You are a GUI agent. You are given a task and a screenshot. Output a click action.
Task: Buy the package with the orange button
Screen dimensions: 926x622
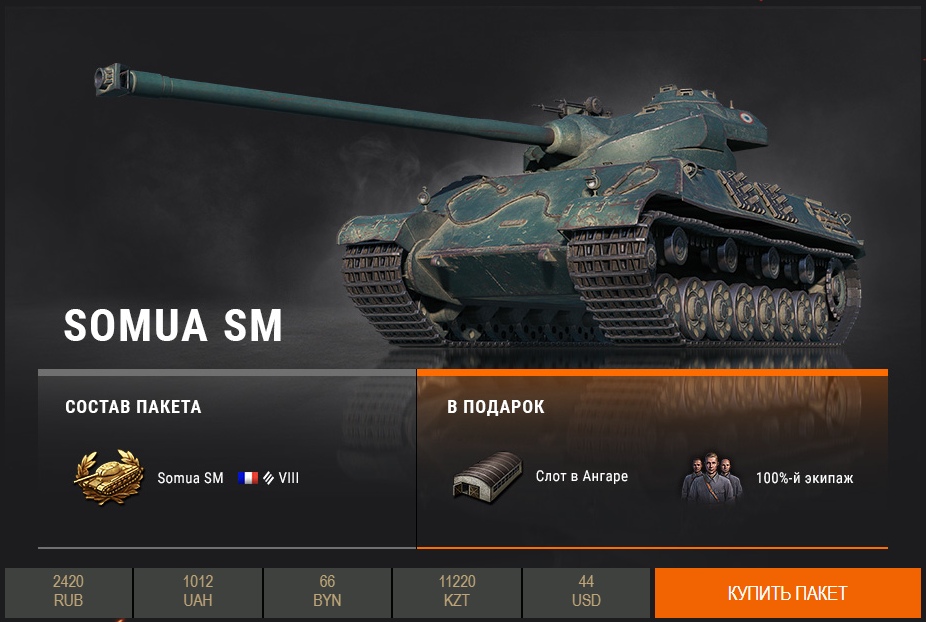(787, 593)
